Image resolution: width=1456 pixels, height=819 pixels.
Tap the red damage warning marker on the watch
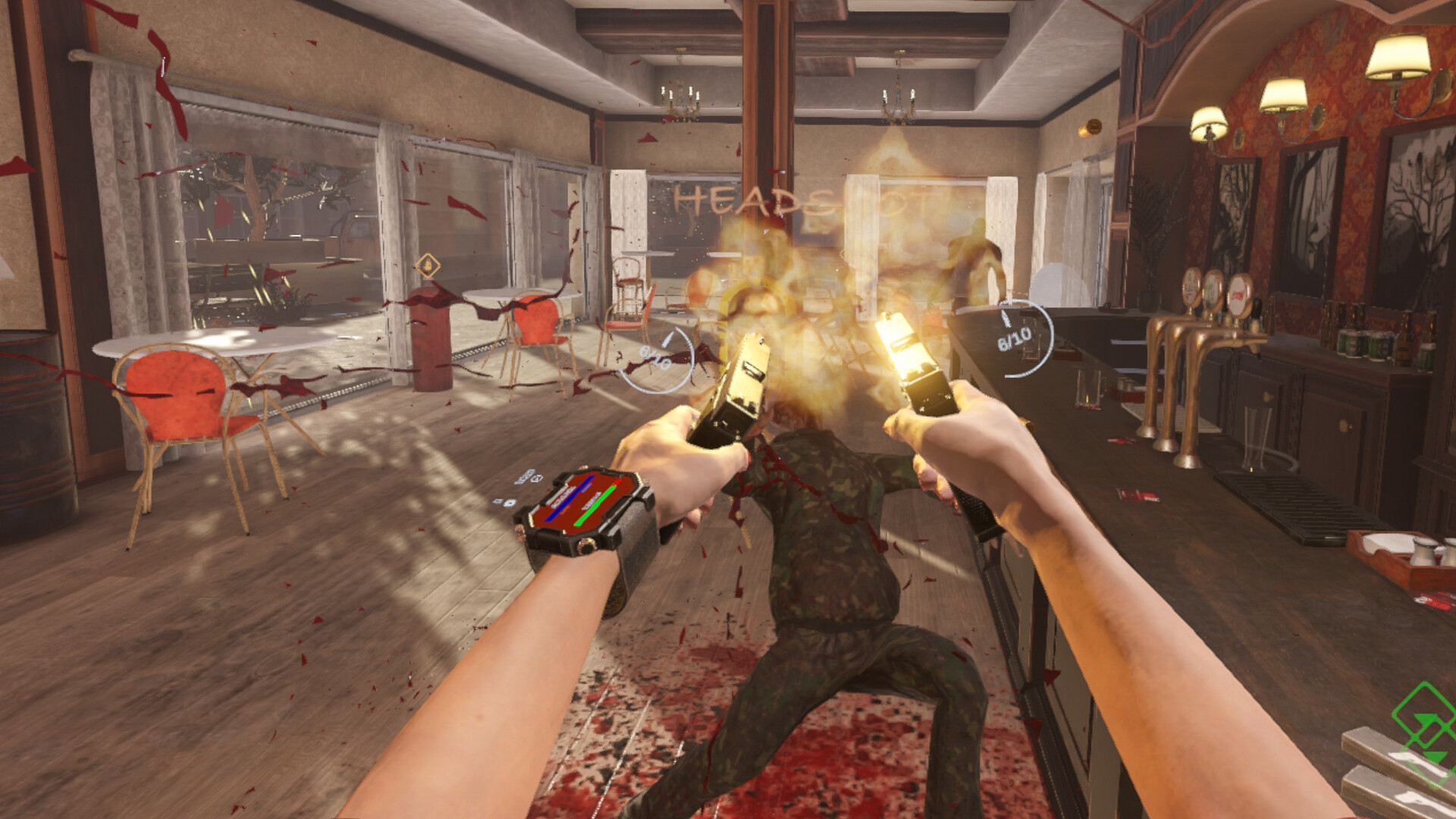(x=617, y=482)
